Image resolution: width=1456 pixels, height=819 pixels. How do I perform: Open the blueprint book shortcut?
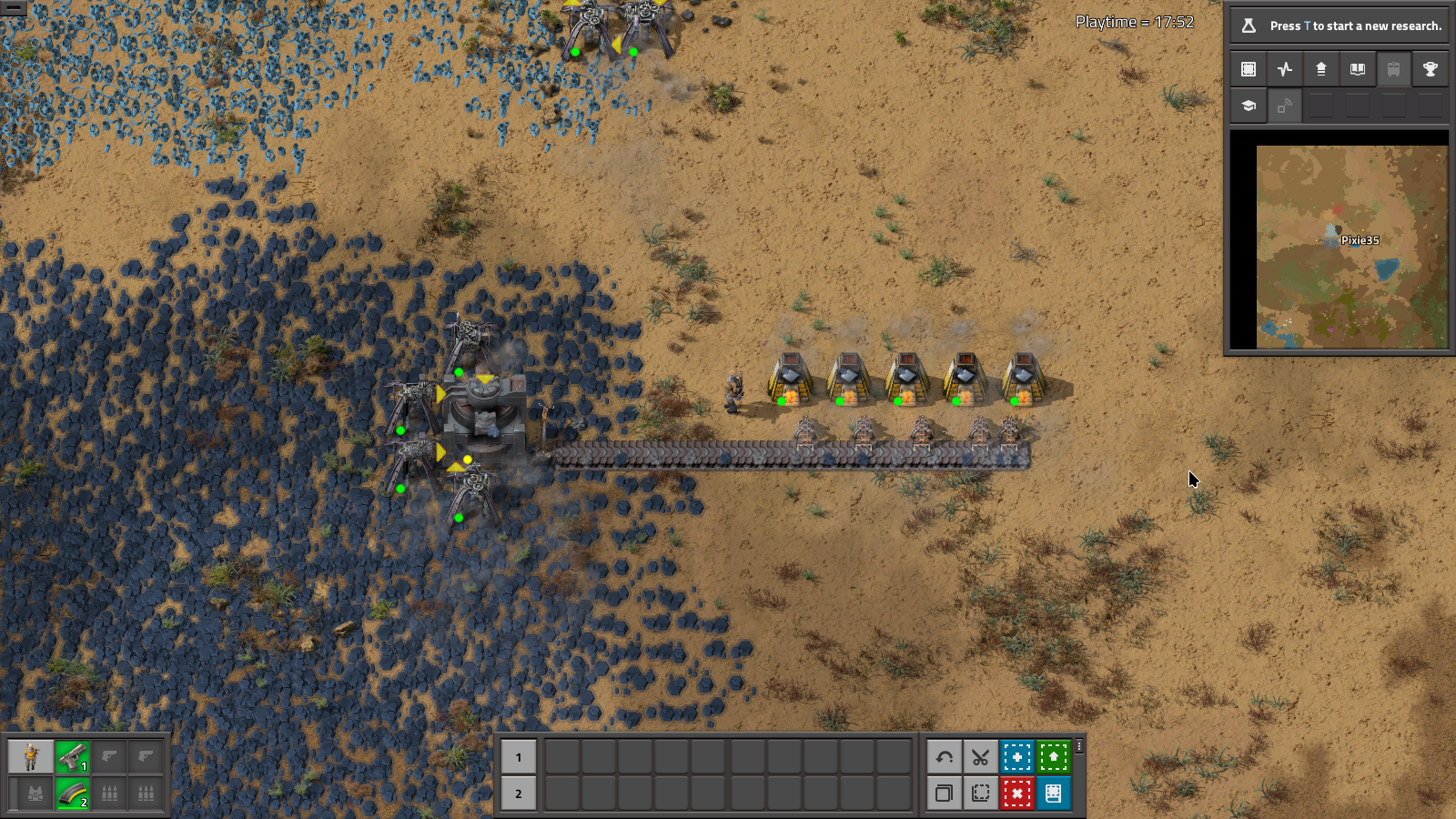[1053, 793]
